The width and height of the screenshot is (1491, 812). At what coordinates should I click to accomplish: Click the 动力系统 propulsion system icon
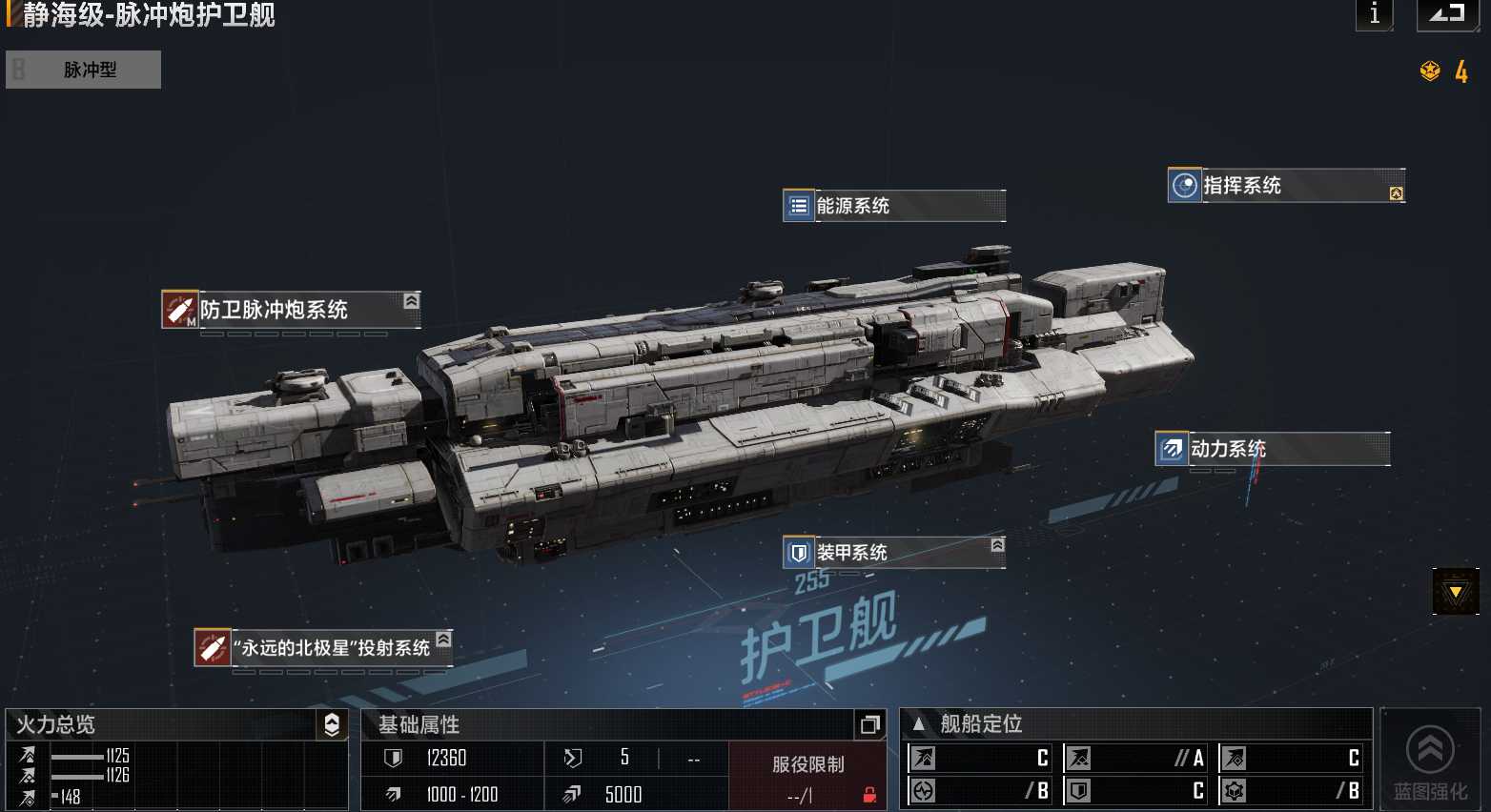tap(1171, 449)
